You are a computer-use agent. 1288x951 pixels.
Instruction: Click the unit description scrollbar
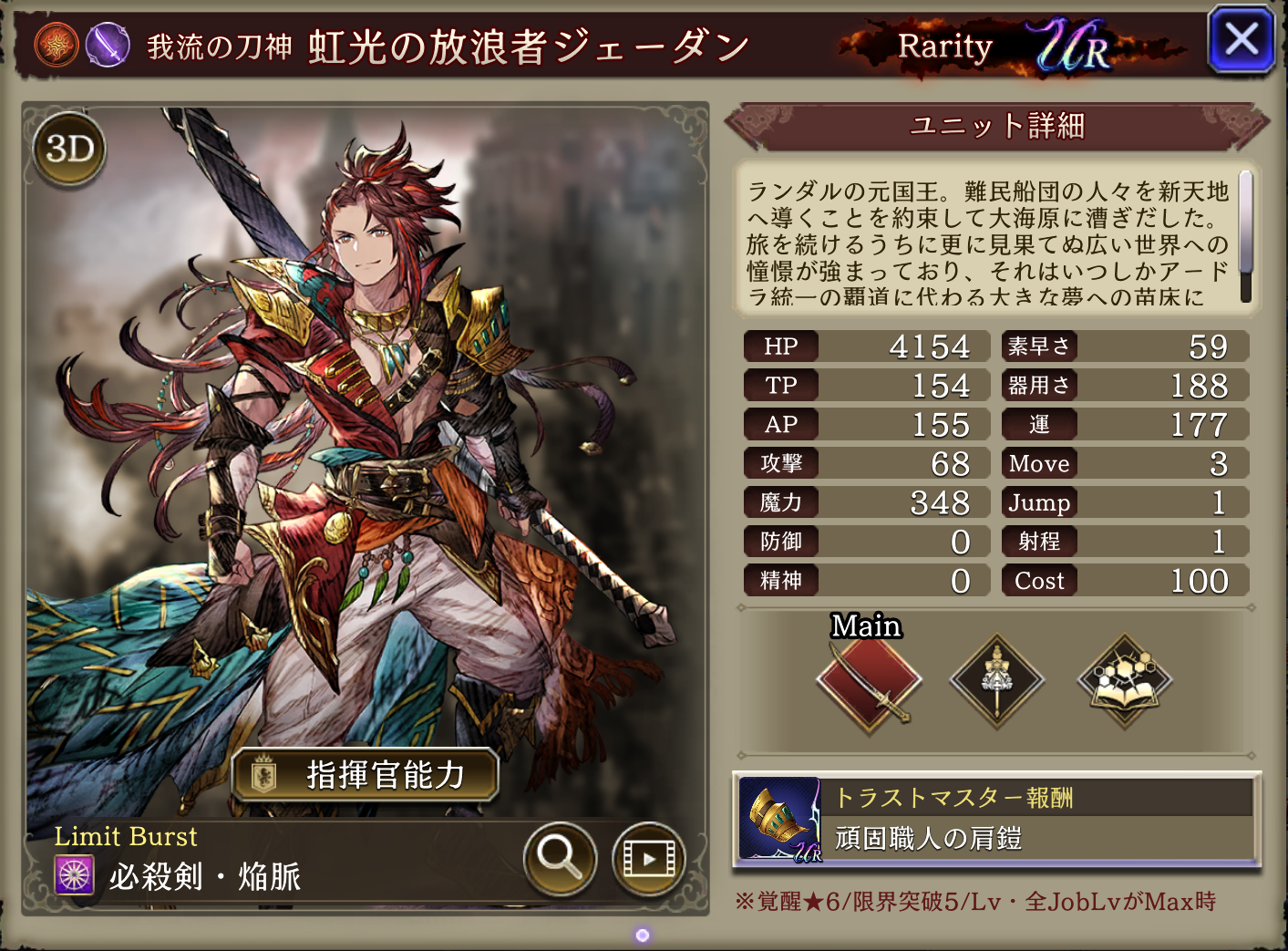pyautogui.click(x=1245, y=235)
